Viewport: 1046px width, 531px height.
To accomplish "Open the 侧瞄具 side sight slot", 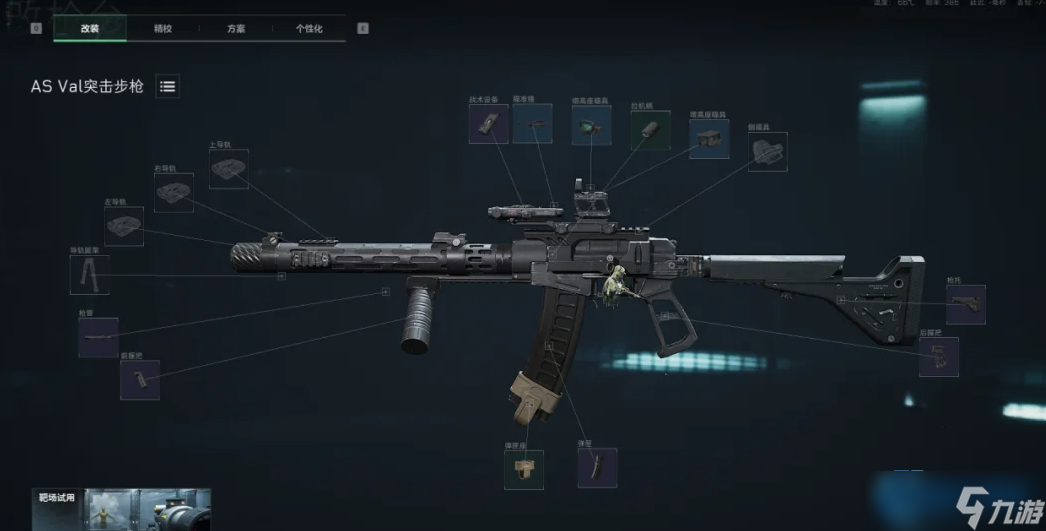I will pos(768,152).
